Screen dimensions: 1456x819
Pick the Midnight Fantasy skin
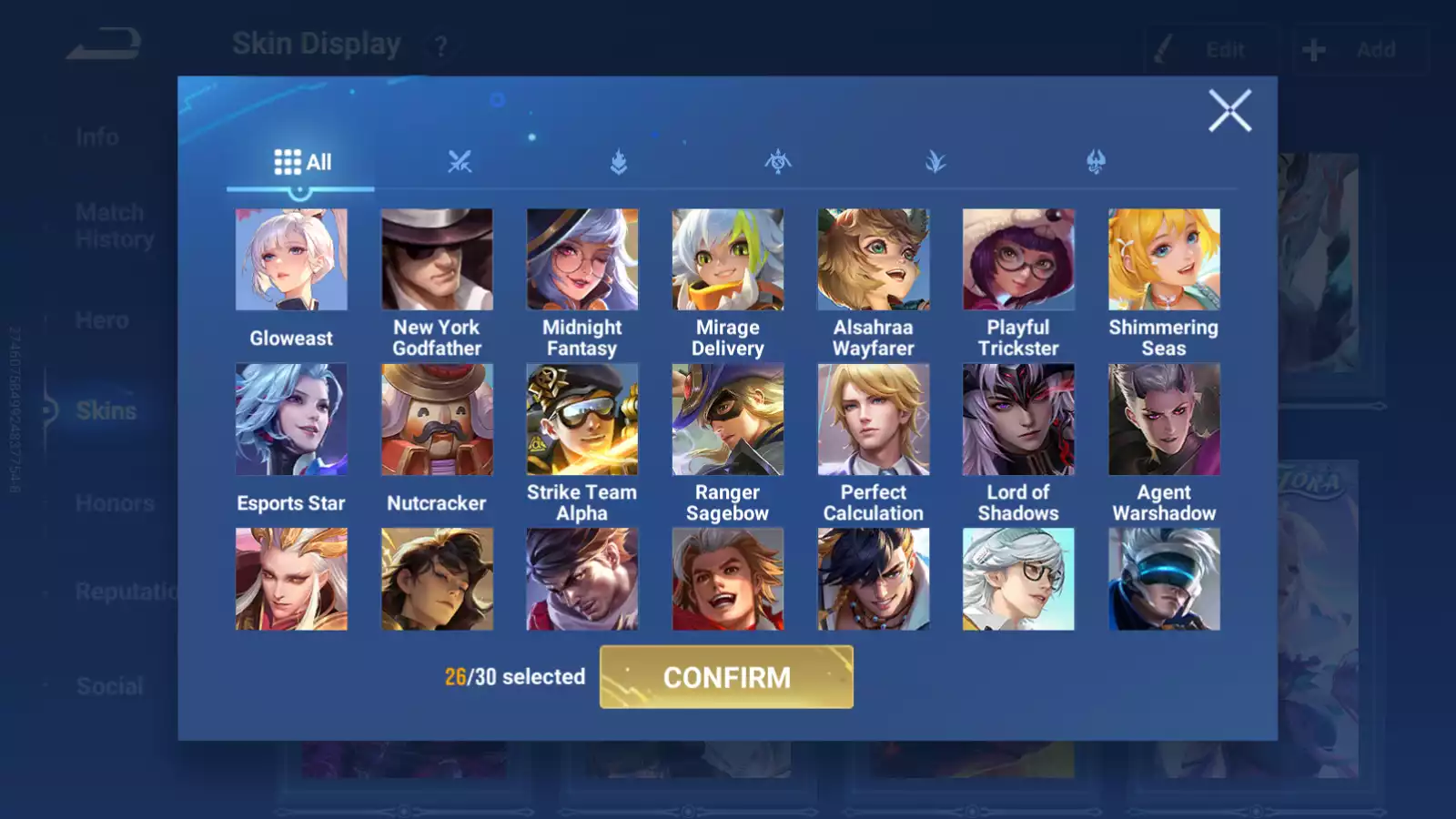tap(582, 260)
